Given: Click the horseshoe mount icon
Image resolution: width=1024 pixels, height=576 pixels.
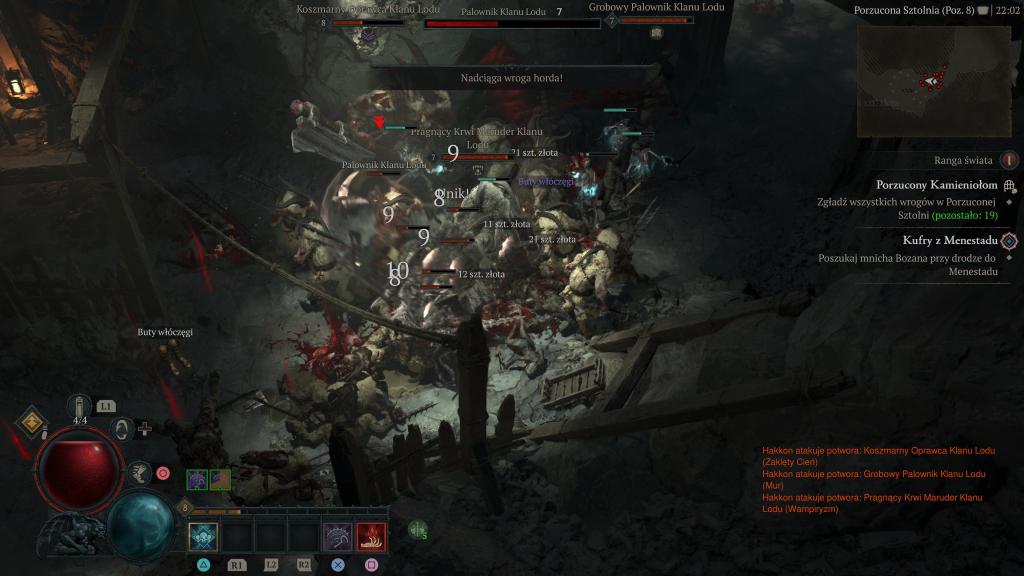Looking at the screenshot, I should (x=121, y=429).
